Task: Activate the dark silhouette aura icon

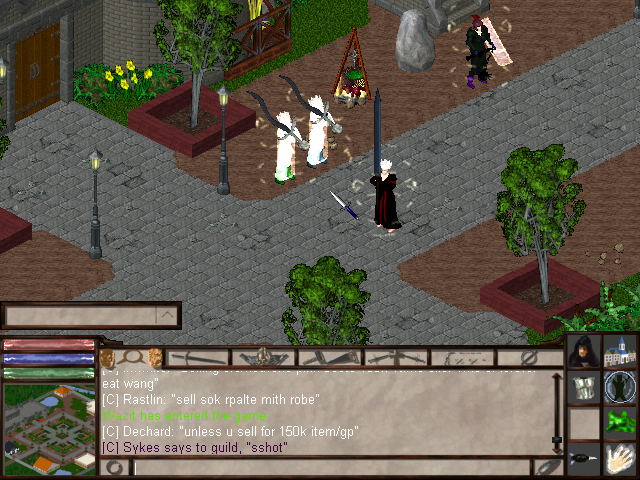Action: click(x=621, y=388)
